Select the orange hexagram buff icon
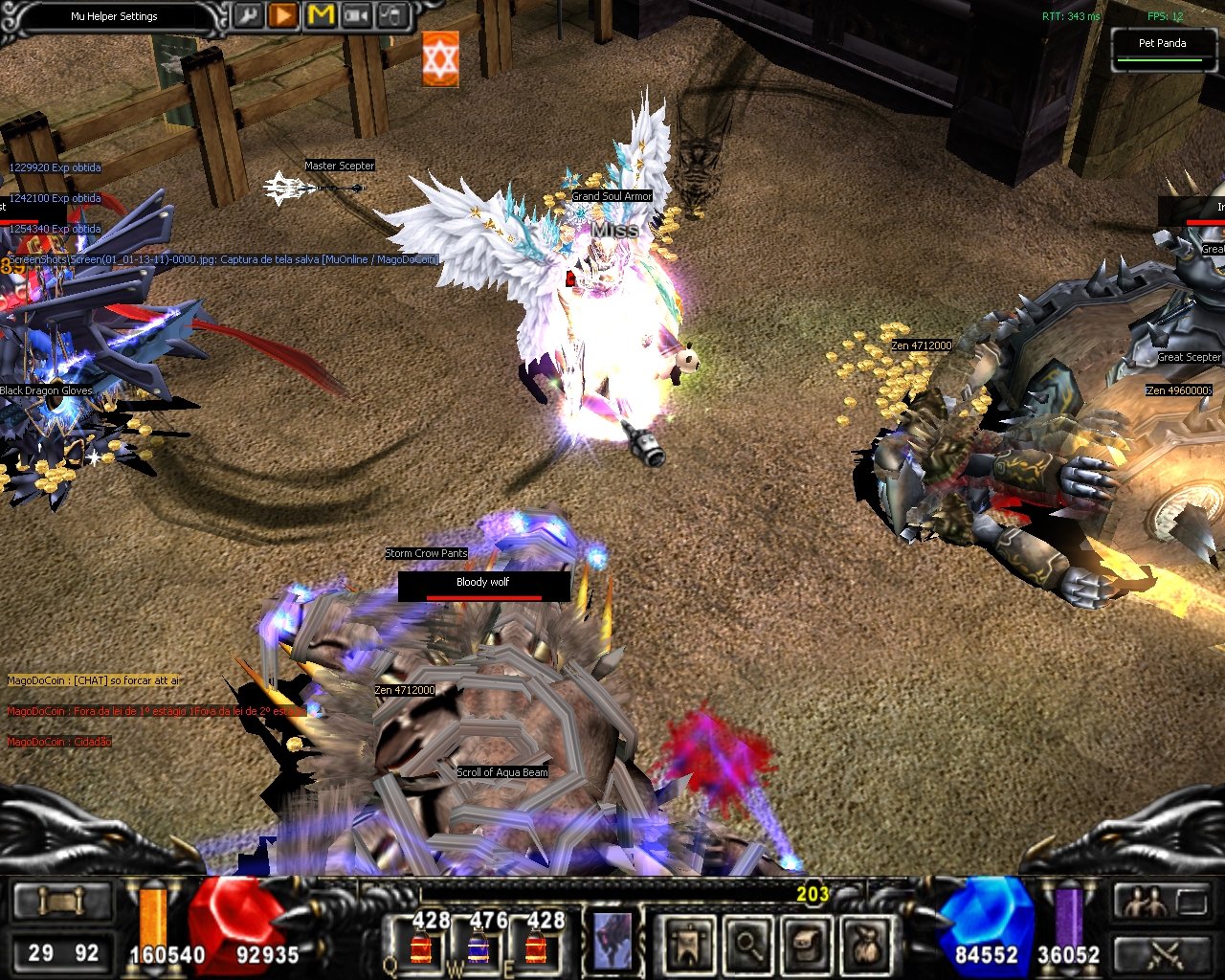The height and width of the screenshot is (980, 1225). click(440, 59)
